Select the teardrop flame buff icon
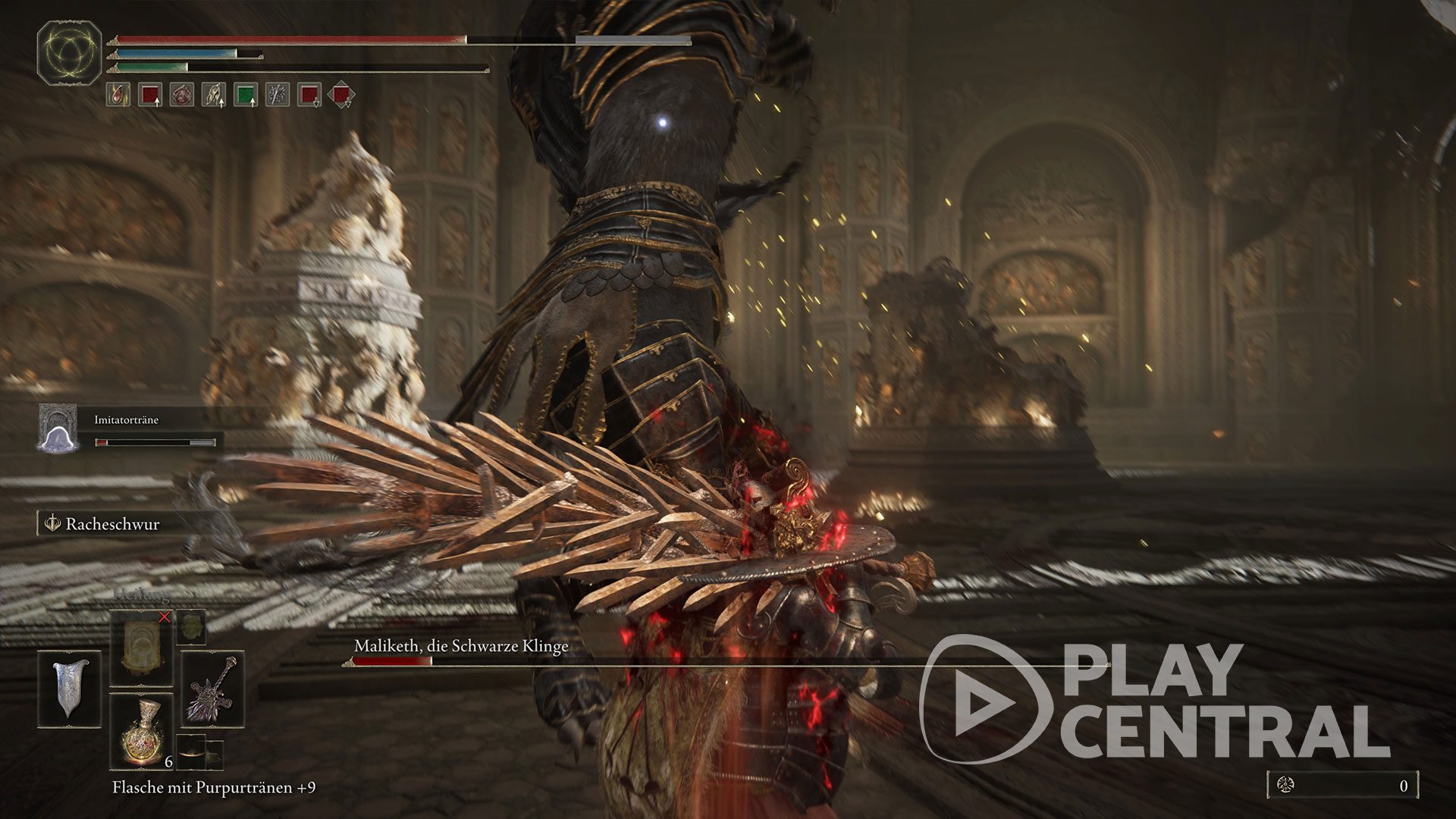This screenshot has width=1456, height=819. click(118, 95)
